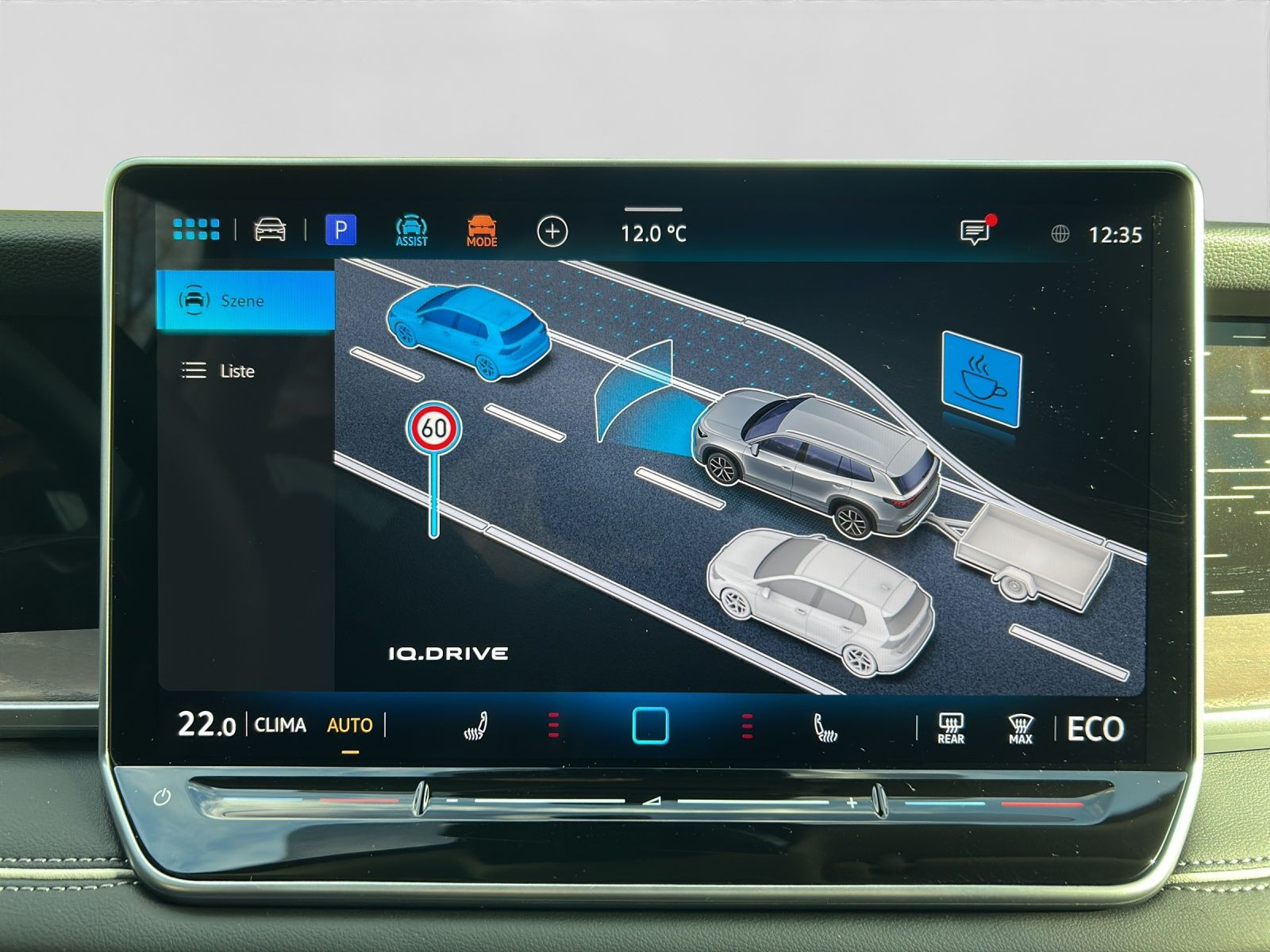The image size is (1270, 952).
Task: Open the app grid home menu
Action: click(196, 230)
